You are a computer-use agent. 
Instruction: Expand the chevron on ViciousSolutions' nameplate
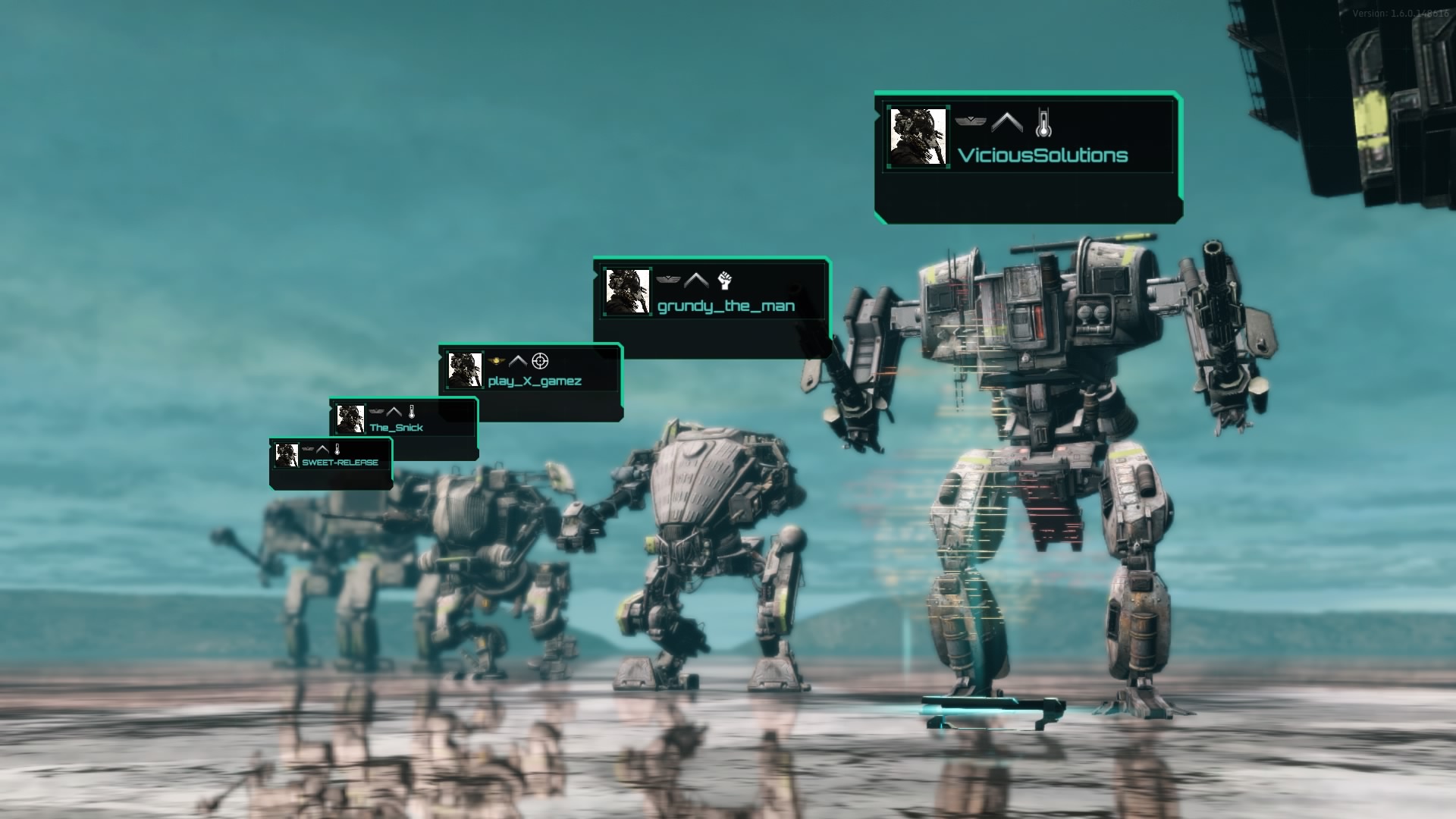[1007, 121]
